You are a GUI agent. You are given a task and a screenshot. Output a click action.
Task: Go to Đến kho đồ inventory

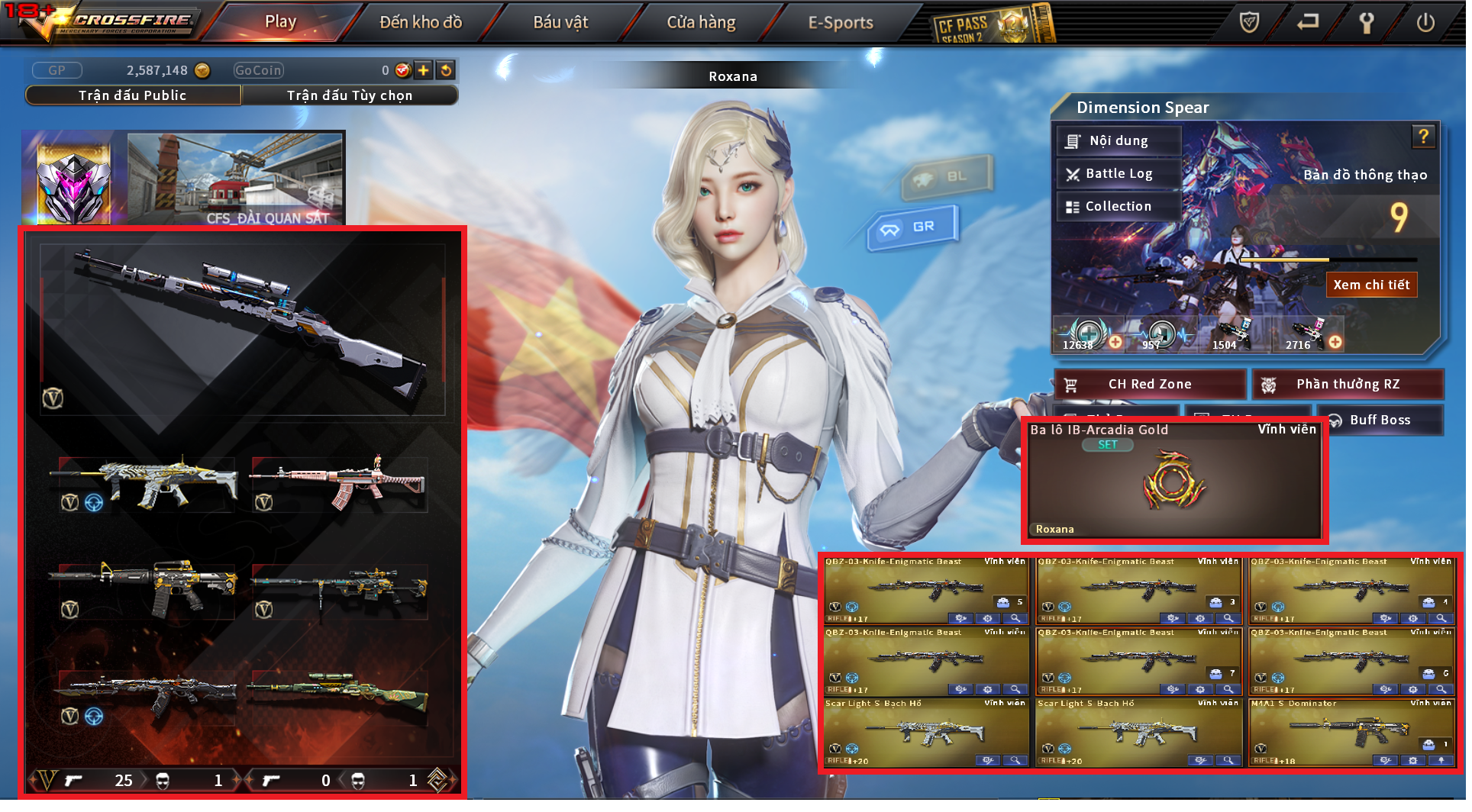coord(421,22)
